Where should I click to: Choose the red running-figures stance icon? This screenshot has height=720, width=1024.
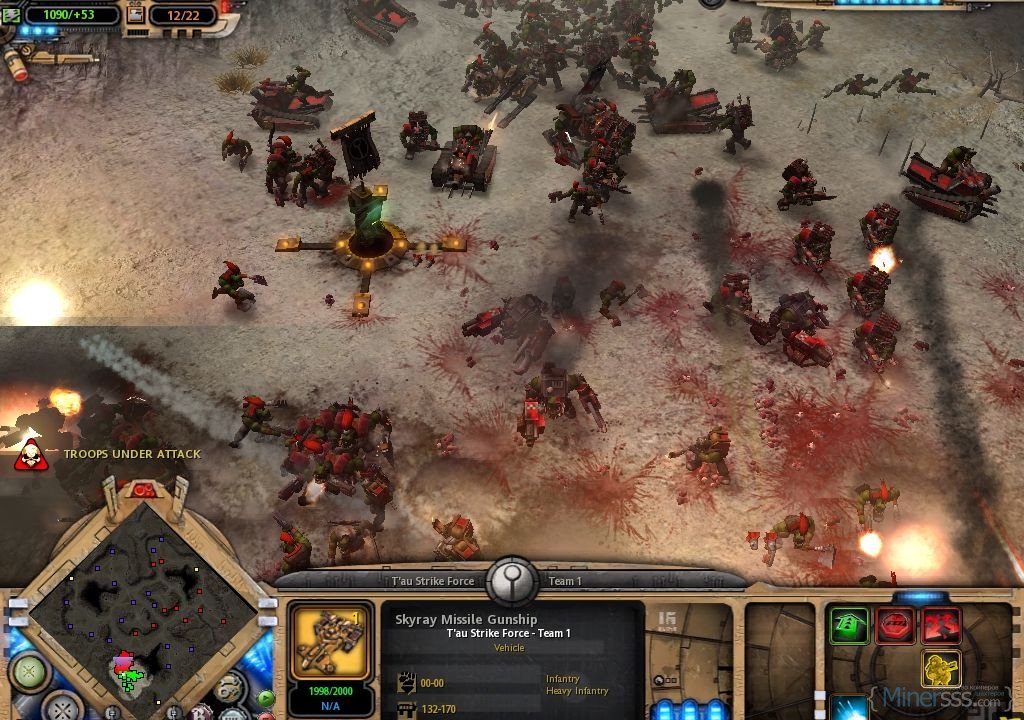[941, 626]
